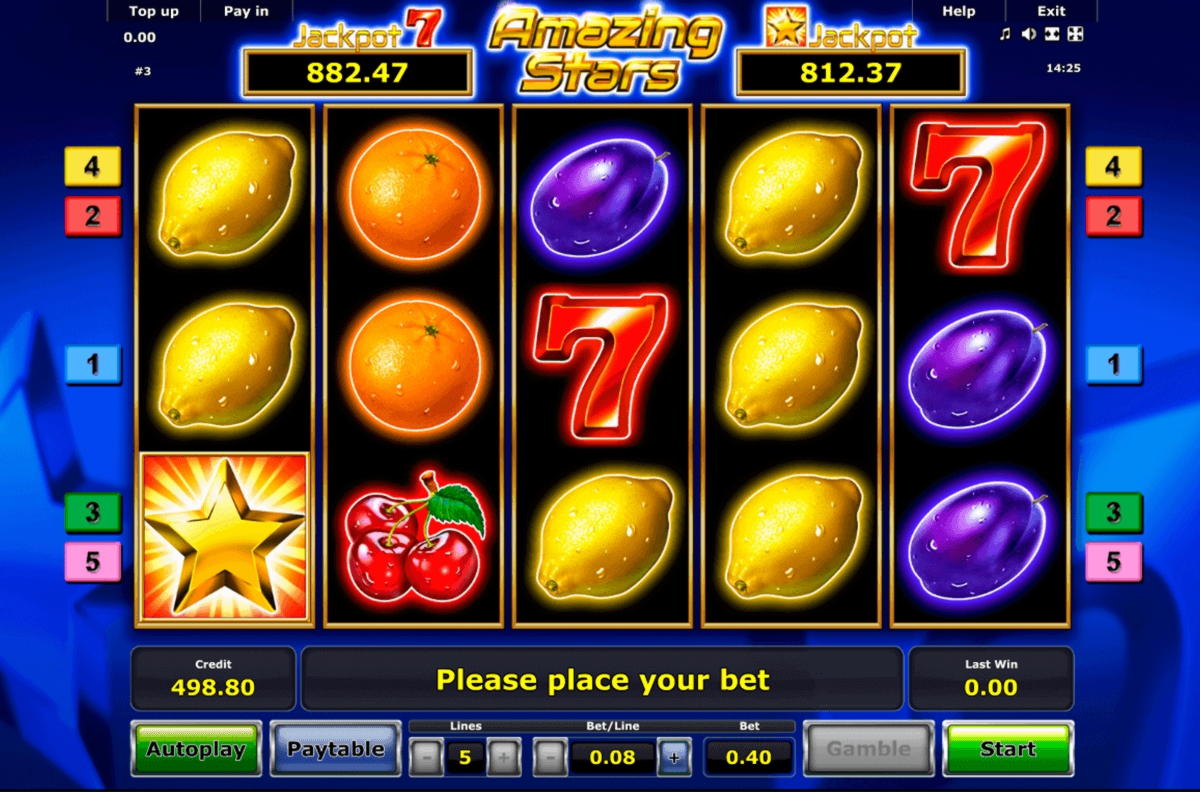This screenshot has width=1200, height=792.
Task: Hit the green Start button
Action: point(1008,749)
